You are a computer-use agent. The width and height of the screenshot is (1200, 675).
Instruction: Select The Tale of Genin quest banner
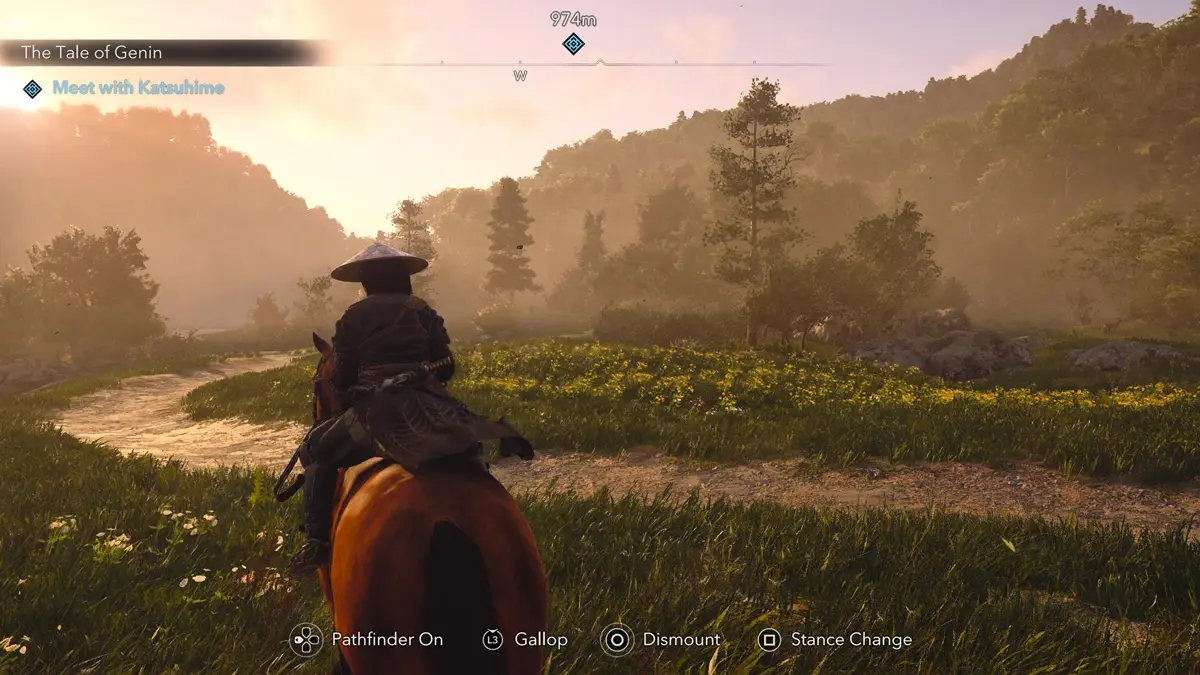[92, 53]
